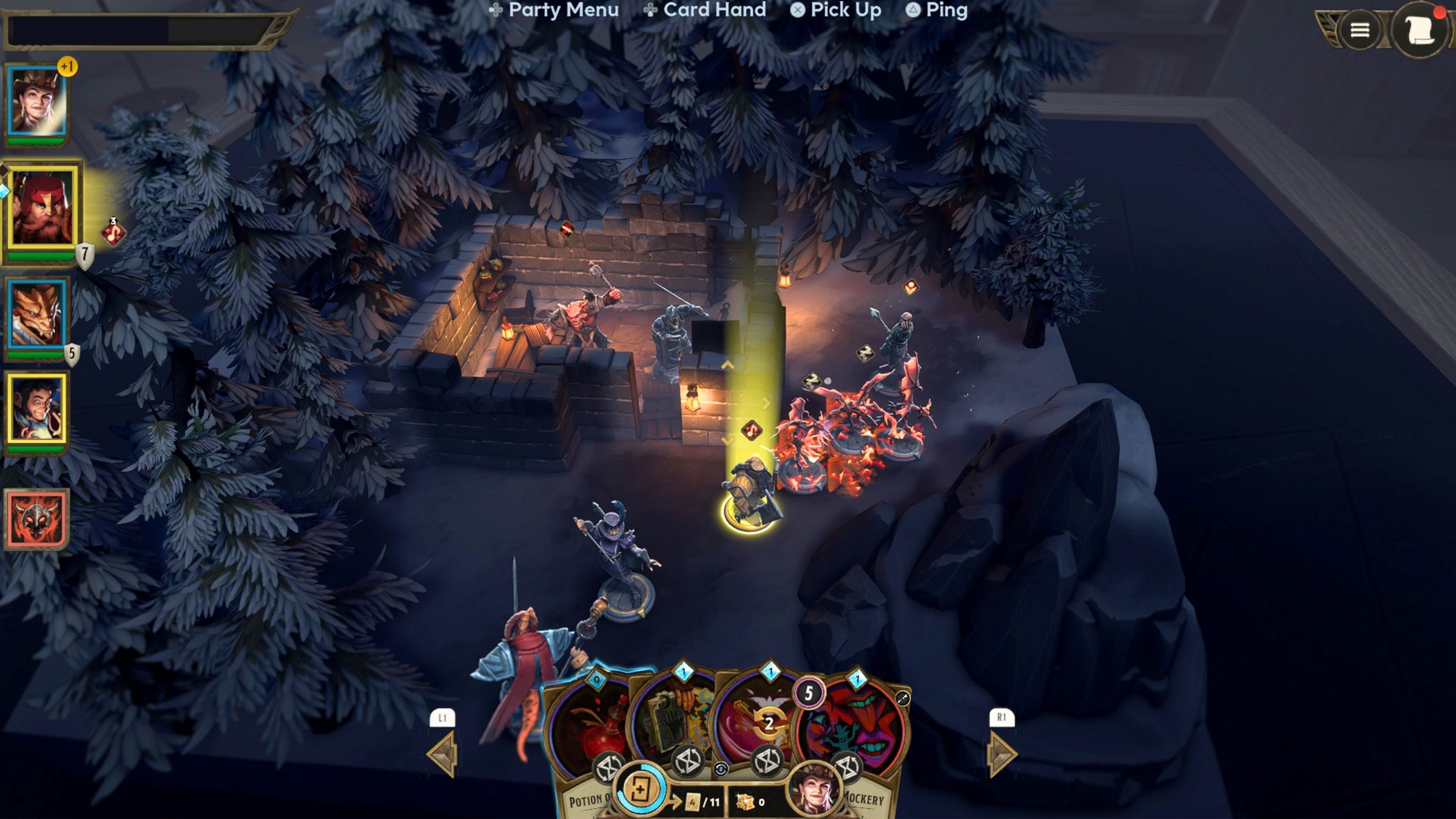Screen dimensions: 1456x819
Task: Click the bard portrait on the card hand
Action: pyautogui.click(x=814, y=789)
